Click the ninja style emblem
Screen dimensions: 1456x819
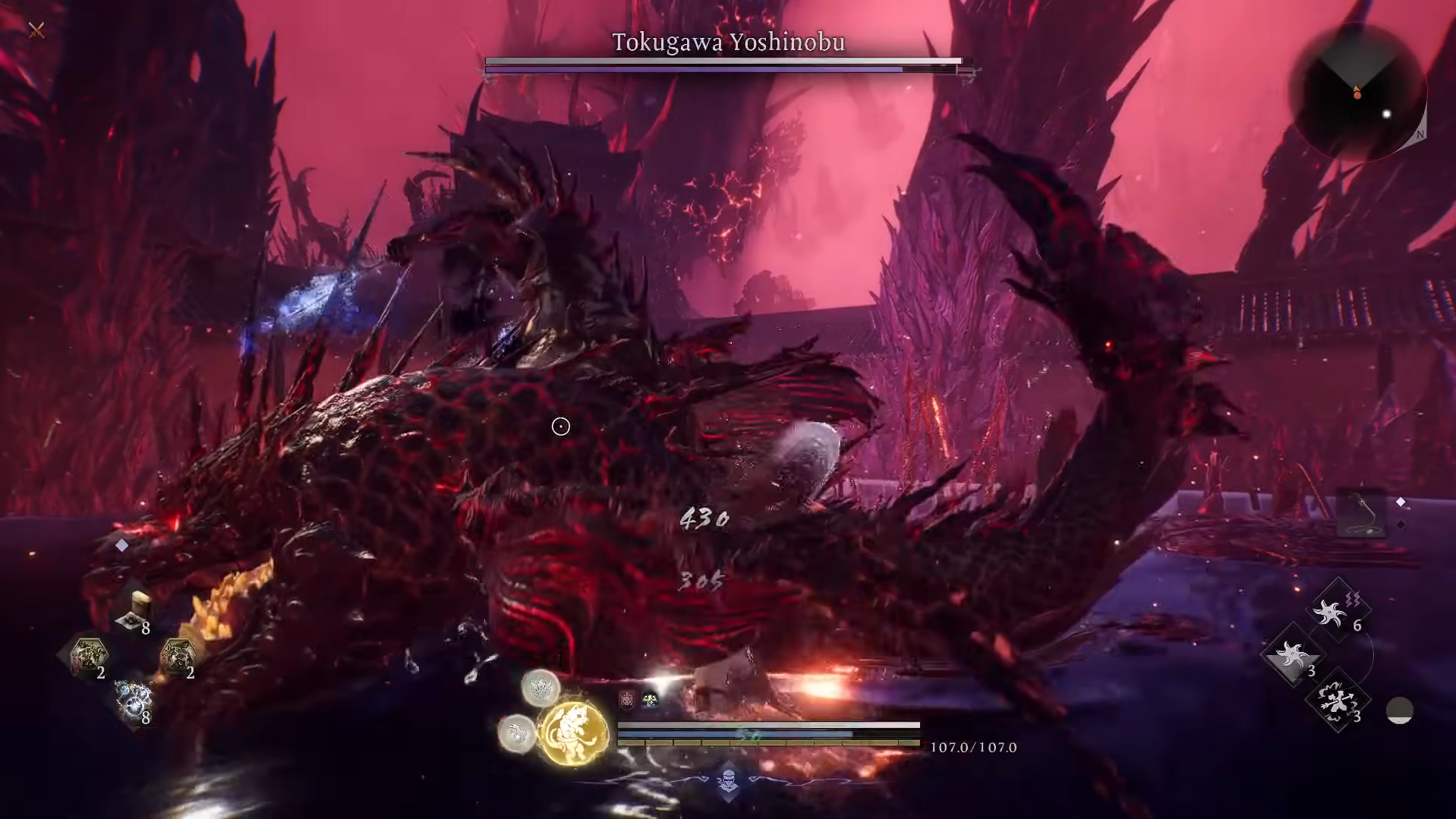pyautogui.click(x=728, y=781)
